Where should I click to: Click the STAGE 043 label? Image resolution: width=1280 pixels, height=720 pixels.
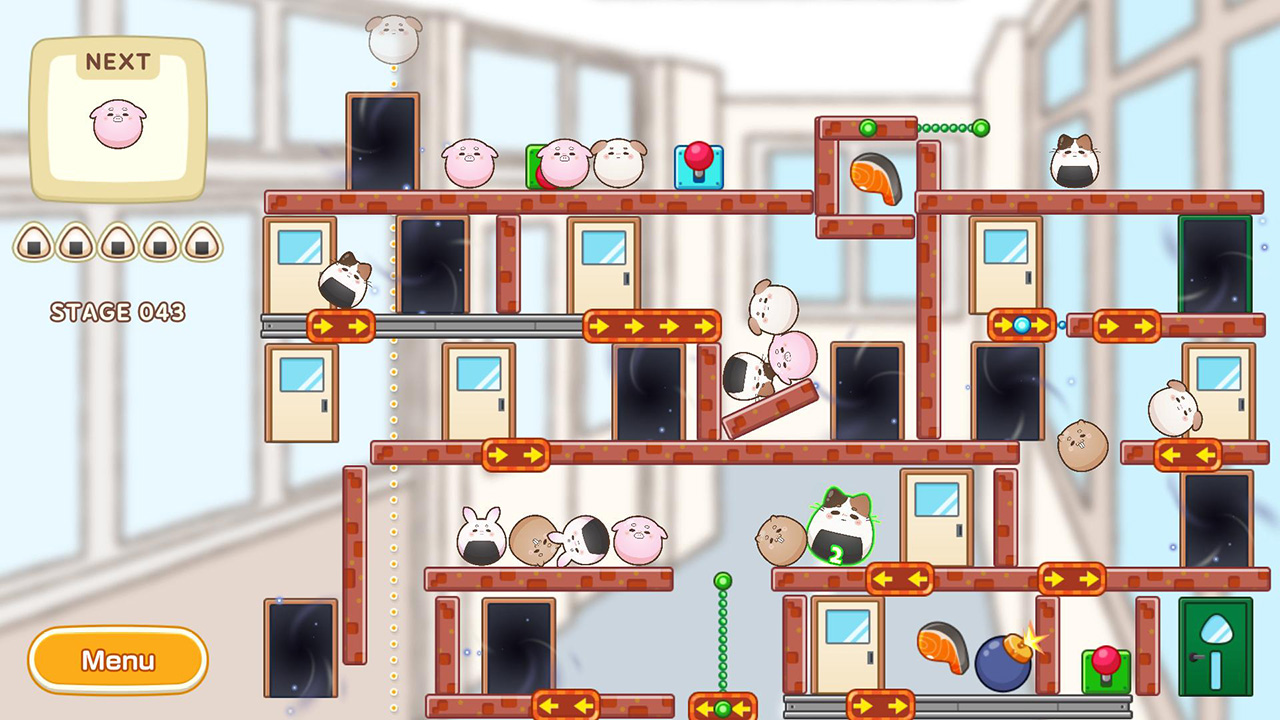pos(117,313)
